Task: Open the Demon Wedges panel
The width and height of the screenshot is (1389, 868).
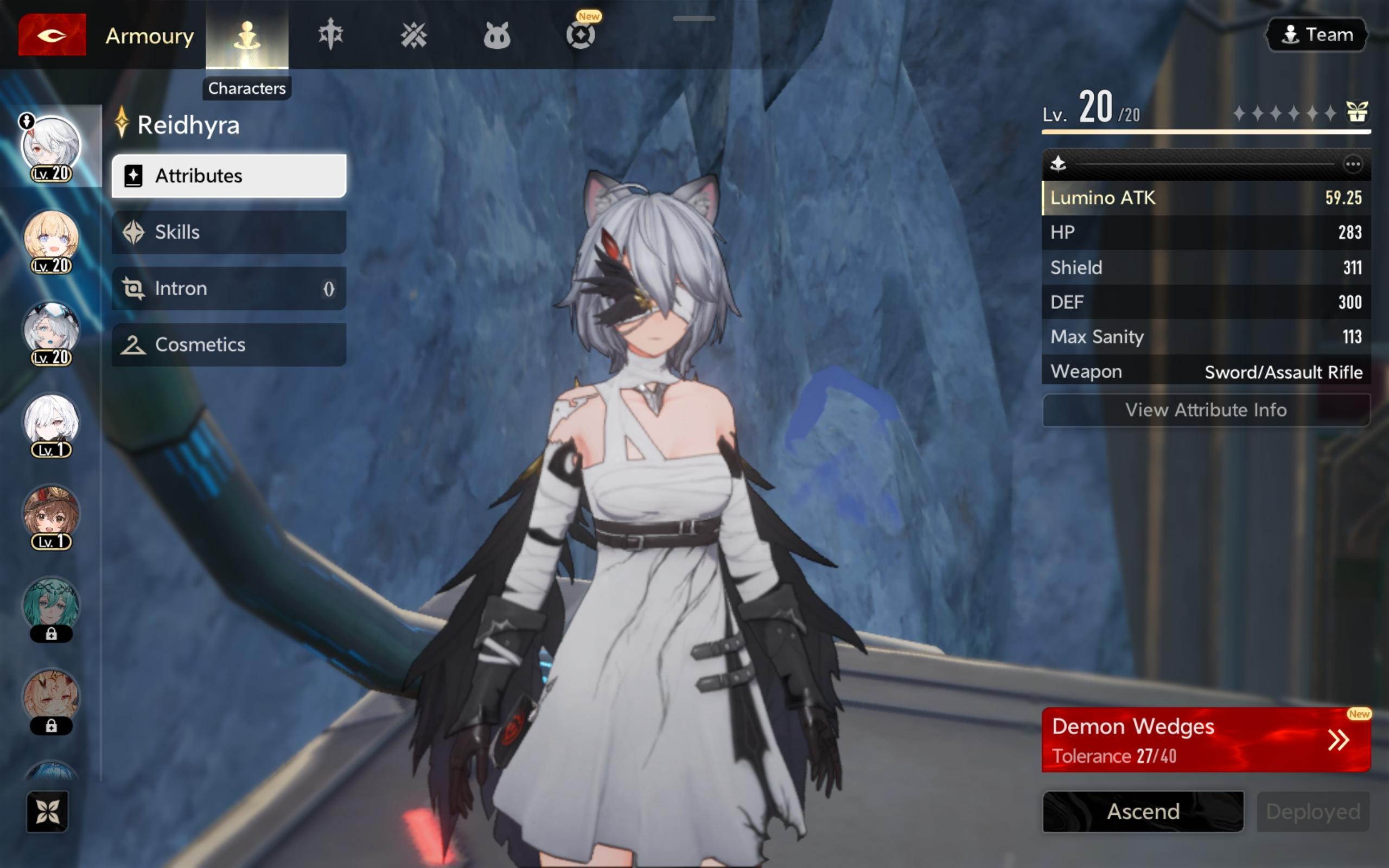Action: [x=1205, y=739]
